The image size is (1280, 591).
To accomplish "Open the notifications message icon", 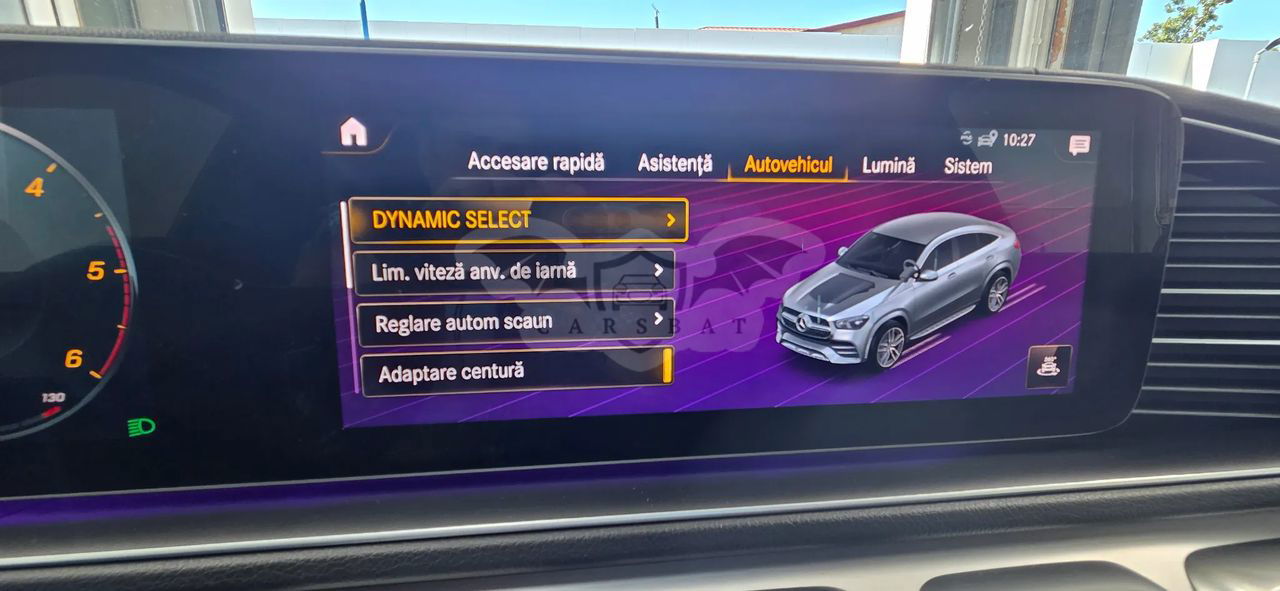I will pos(1079,145).
